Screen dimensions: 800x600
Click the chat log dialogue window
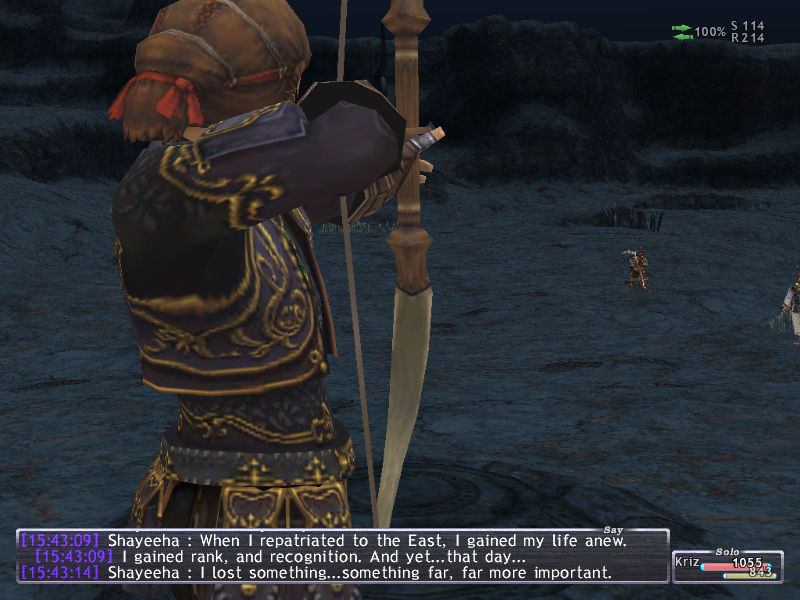pos(342,557)
